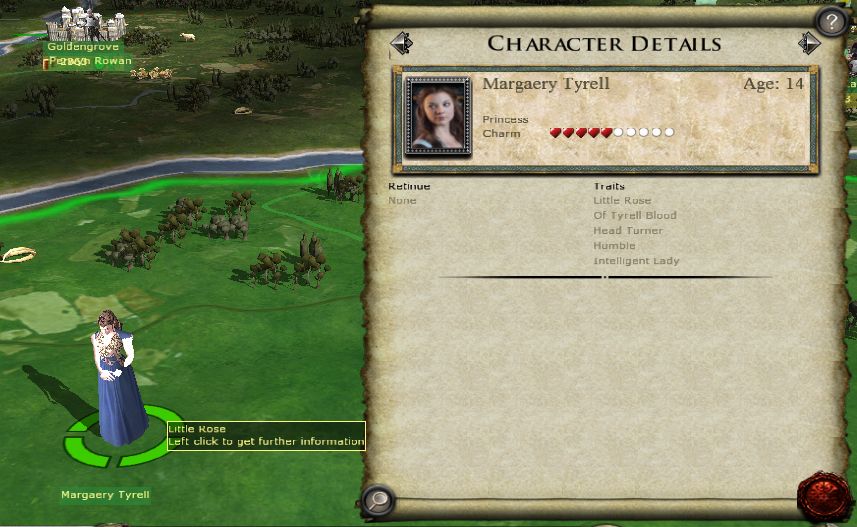Image resolution: width=857 pixels, height=527 pixels.
Task: Select the Of Tyrell Blood trait
Action: [635, 216]
